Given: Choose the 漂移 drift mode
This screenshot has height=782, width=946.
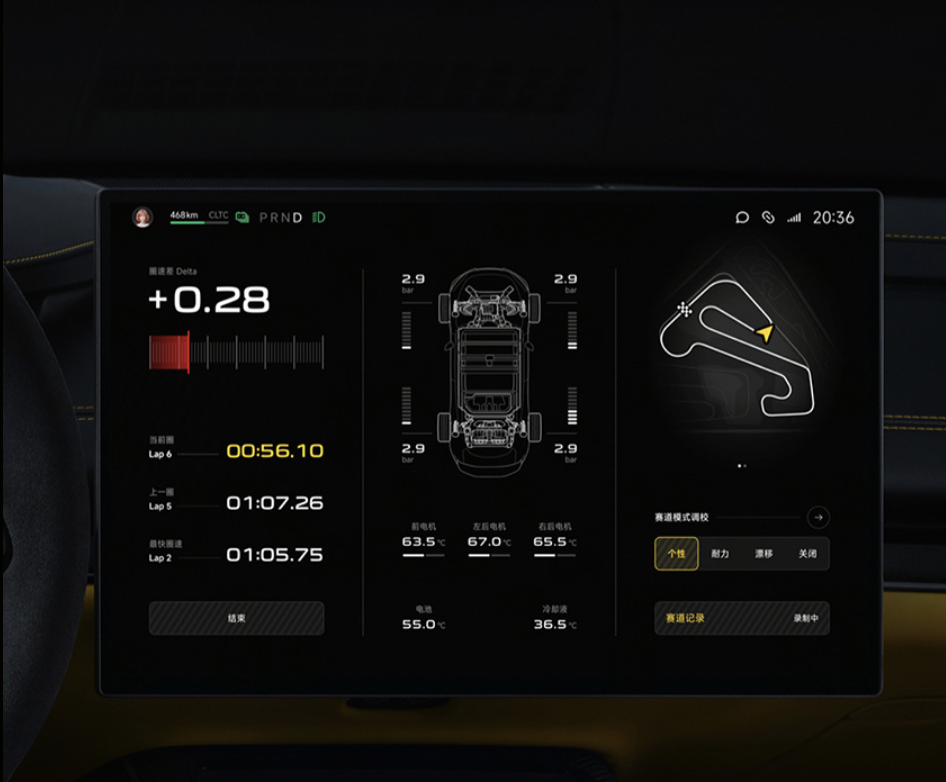Looking at the screenshot, I should (763, 553).
